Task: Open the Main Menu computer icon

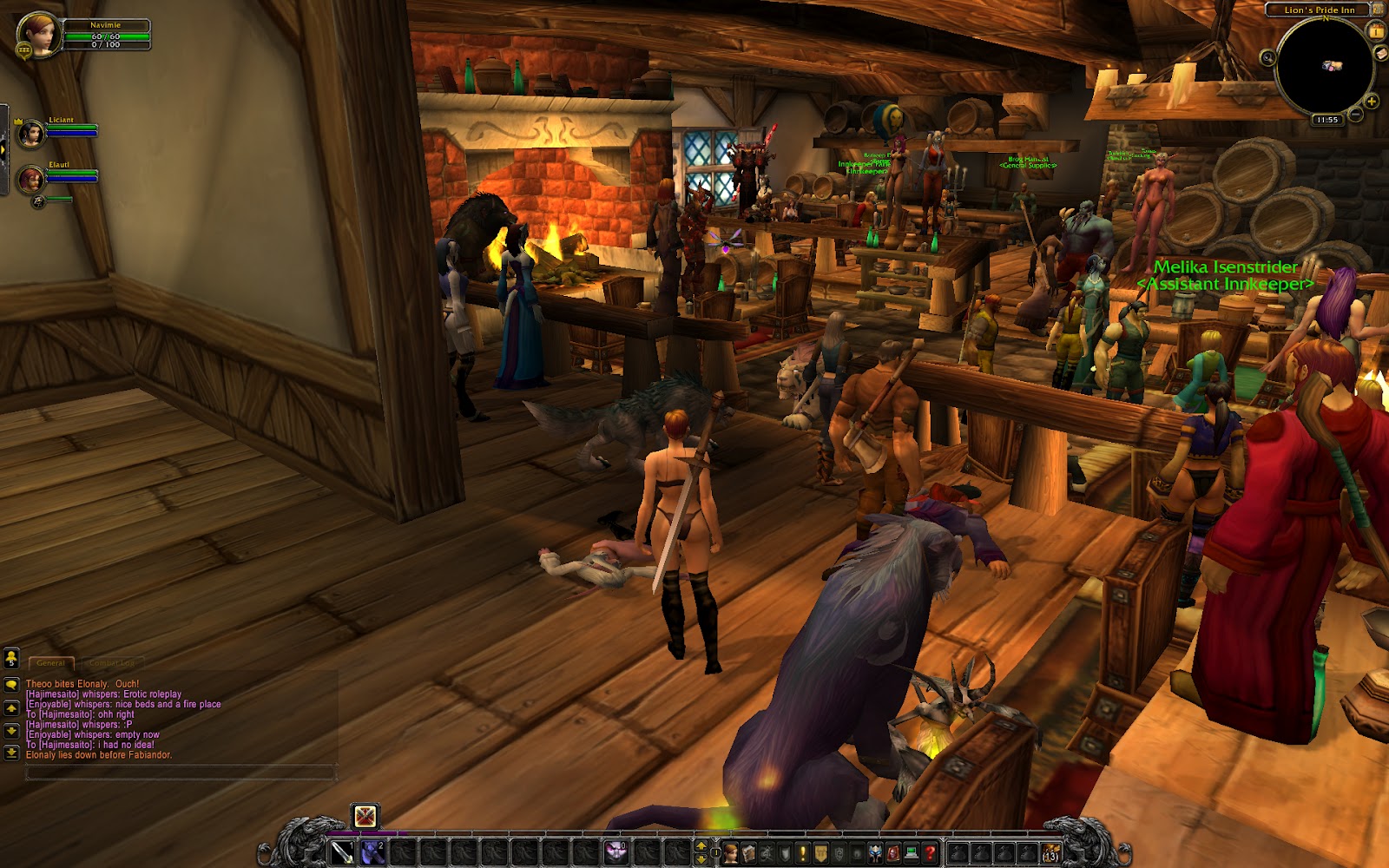Action: (911, 852)
